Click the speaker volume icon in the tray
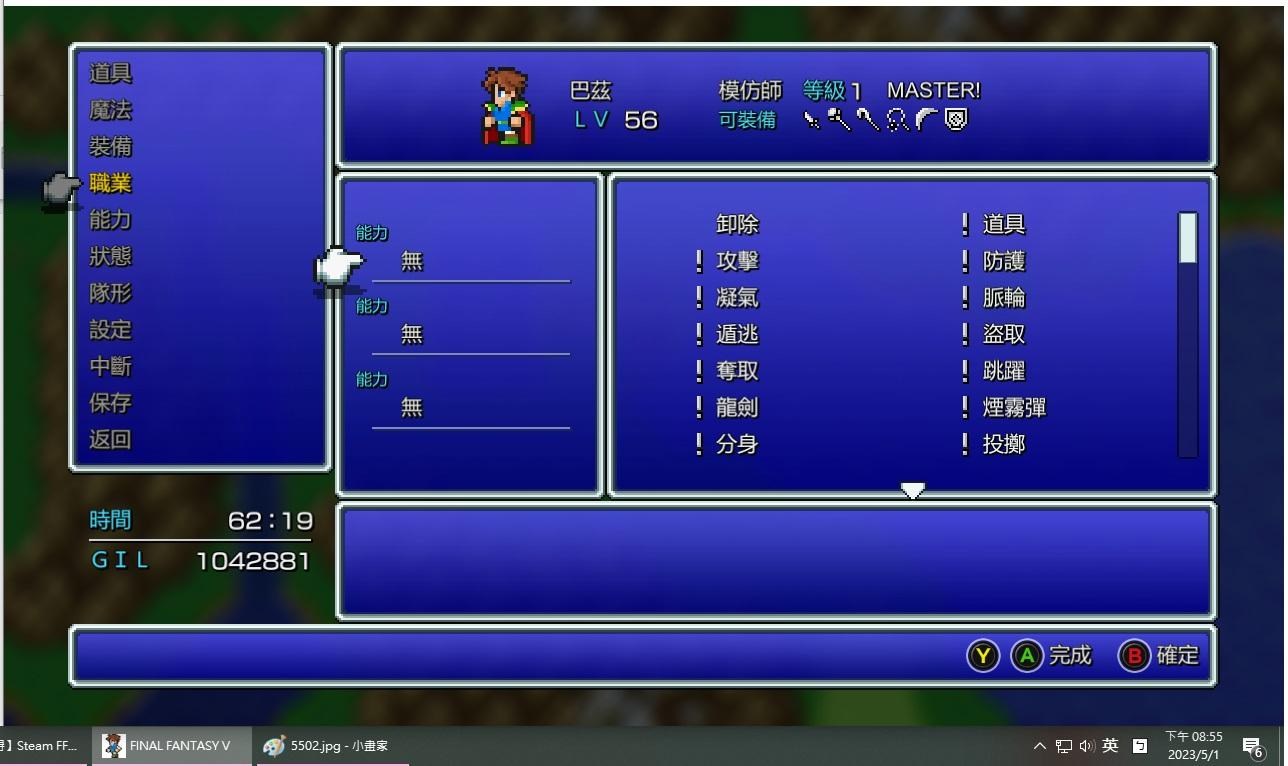The width and height of the screenshot is (1288, 766). (1087, 745)
